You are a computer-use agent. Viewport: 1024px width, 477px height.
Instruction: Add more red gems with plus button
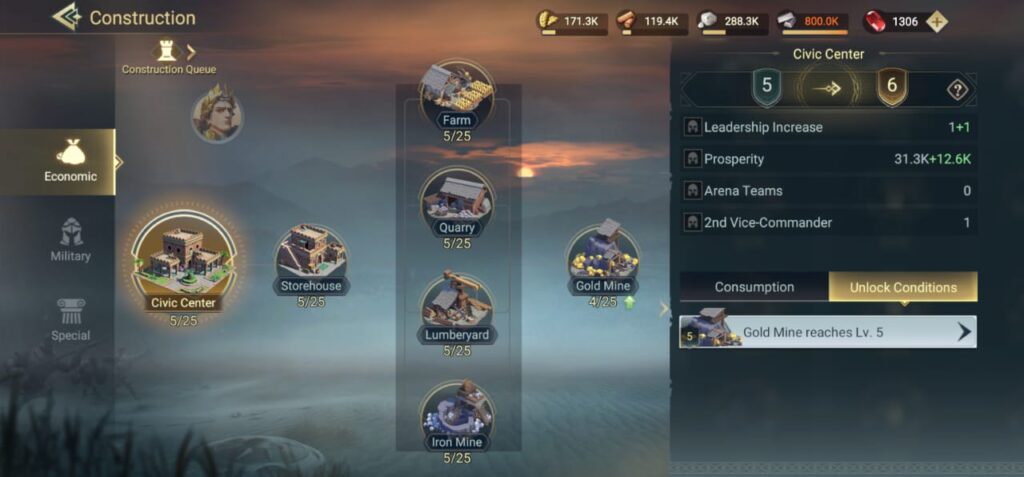point(936,21)
